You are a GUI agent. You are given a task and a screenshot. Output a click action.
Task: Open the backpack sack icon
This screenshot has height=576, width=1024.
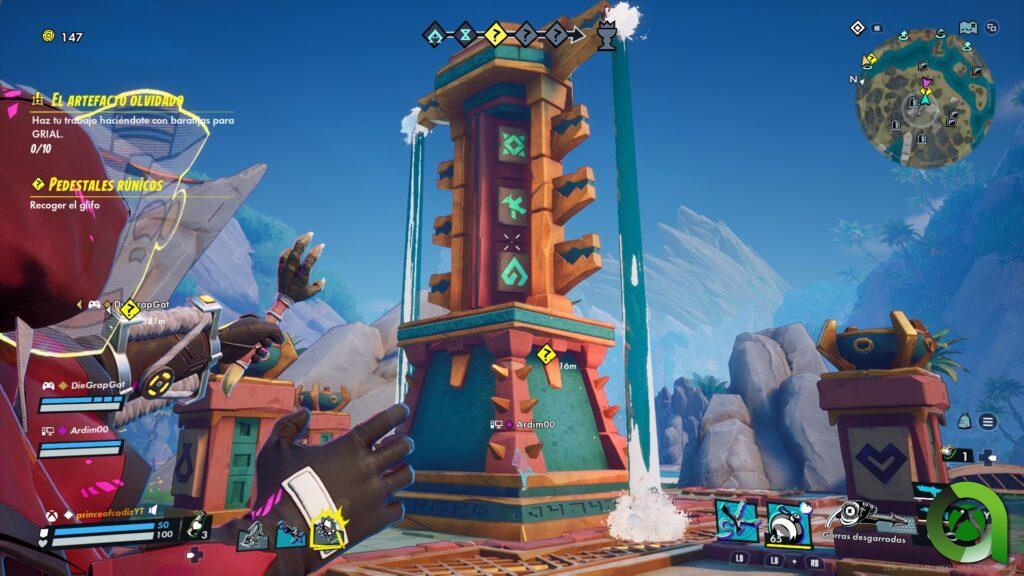(964, 422)
